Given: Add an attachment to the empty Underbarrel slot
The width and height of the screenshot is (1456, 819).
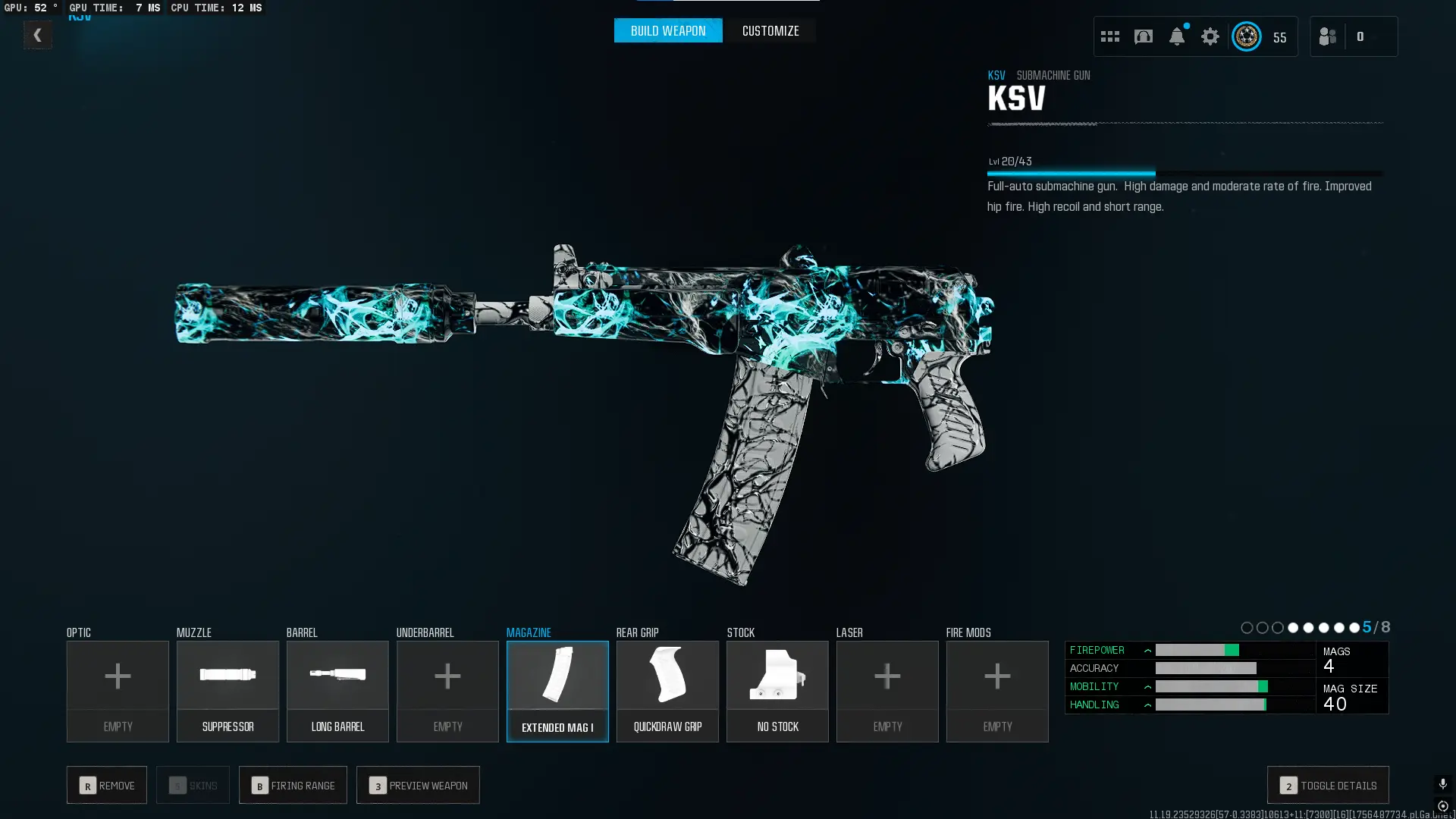Looking at the screenshot, I should (447, 691).
